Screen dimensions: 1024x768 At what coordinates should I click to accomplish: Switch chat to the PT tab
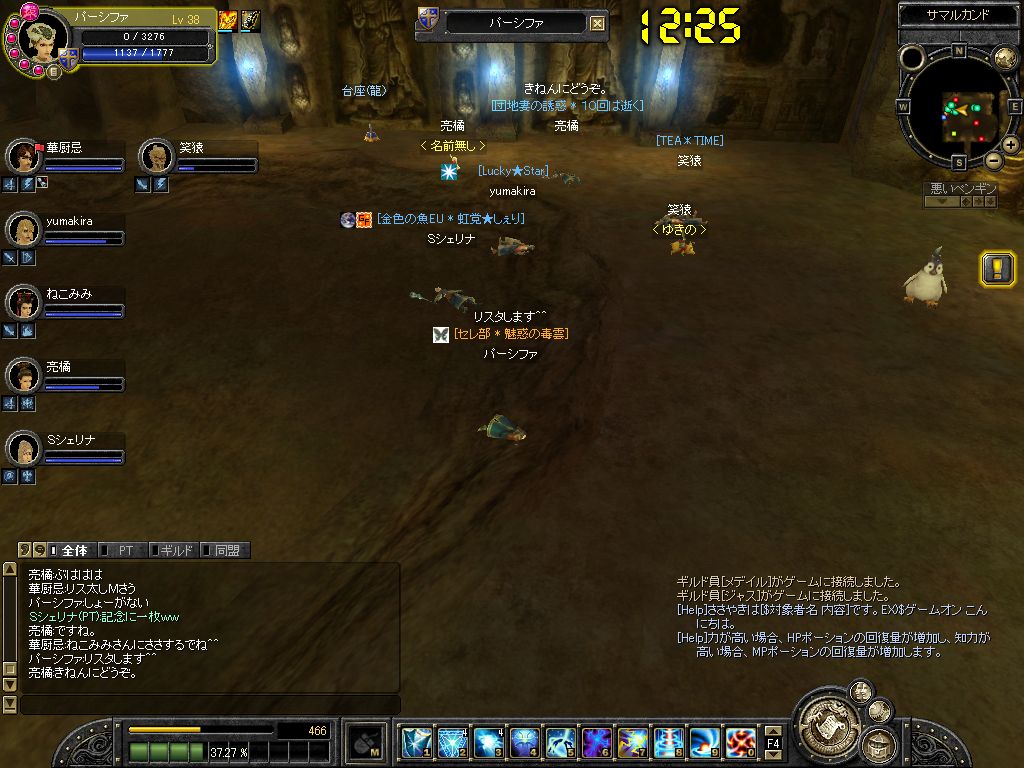tap(125, 550)
